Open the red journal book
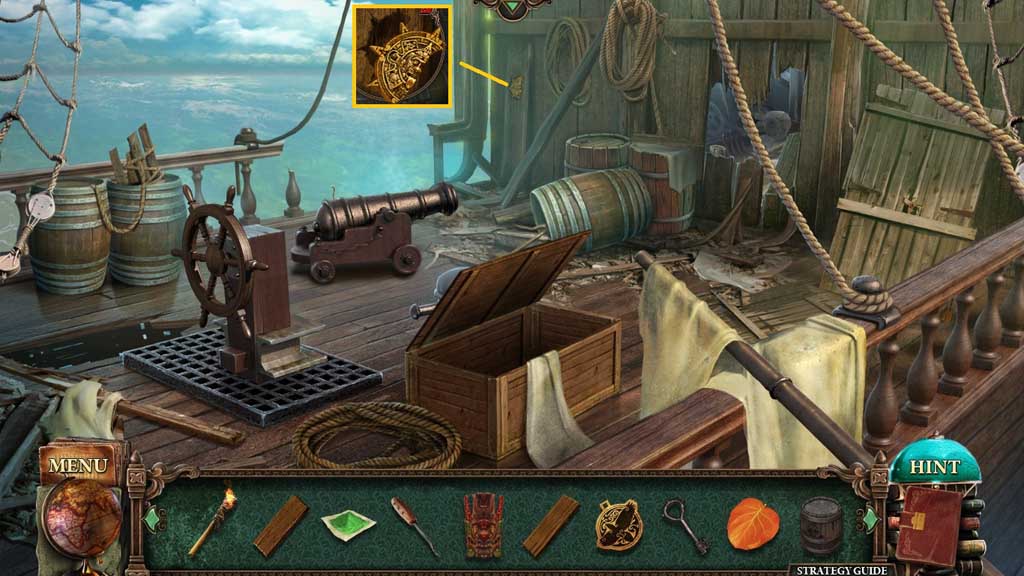Image resolution: width=1024 pixels, height=576 pixels. point(928,525)
